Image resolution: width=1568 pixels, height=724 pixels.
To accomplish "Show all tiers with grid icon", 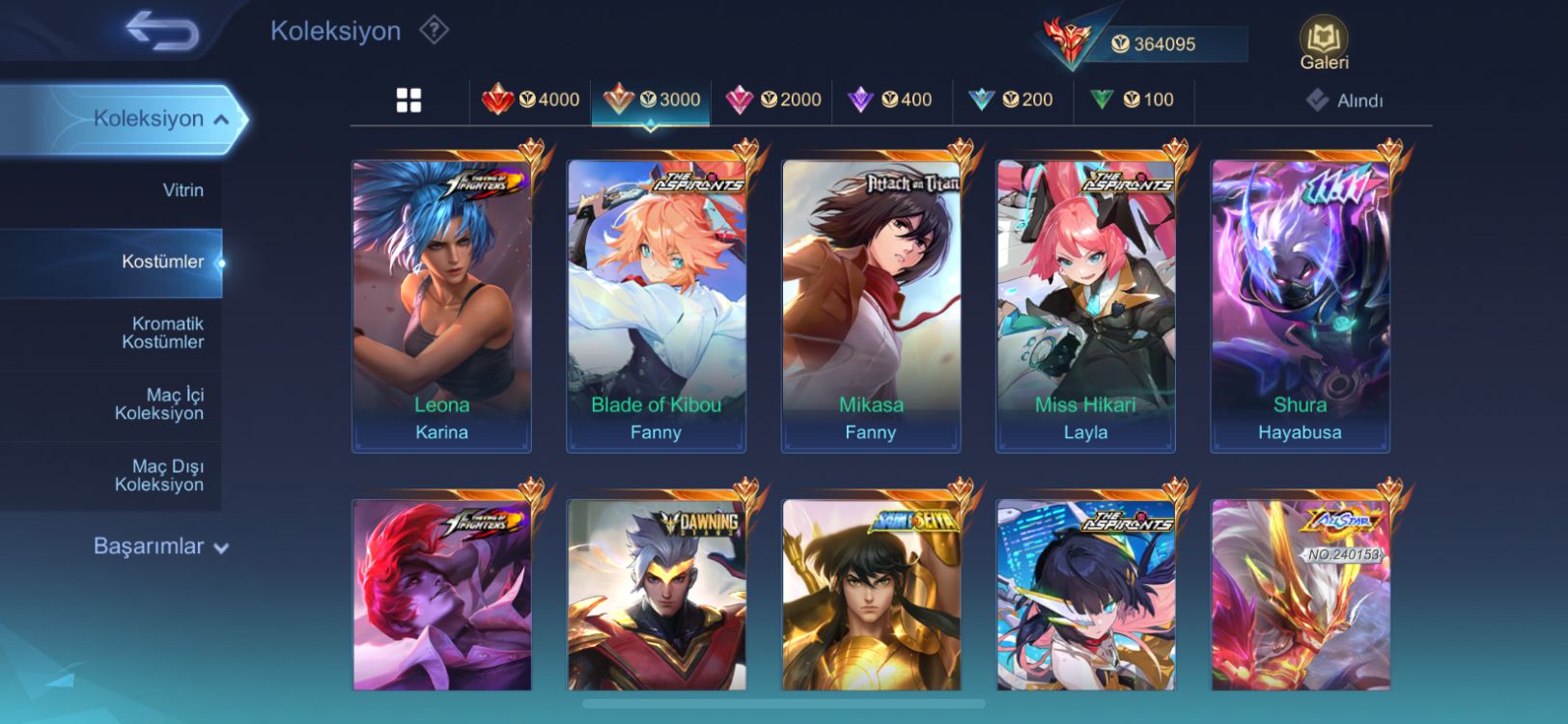I will 408,100.
